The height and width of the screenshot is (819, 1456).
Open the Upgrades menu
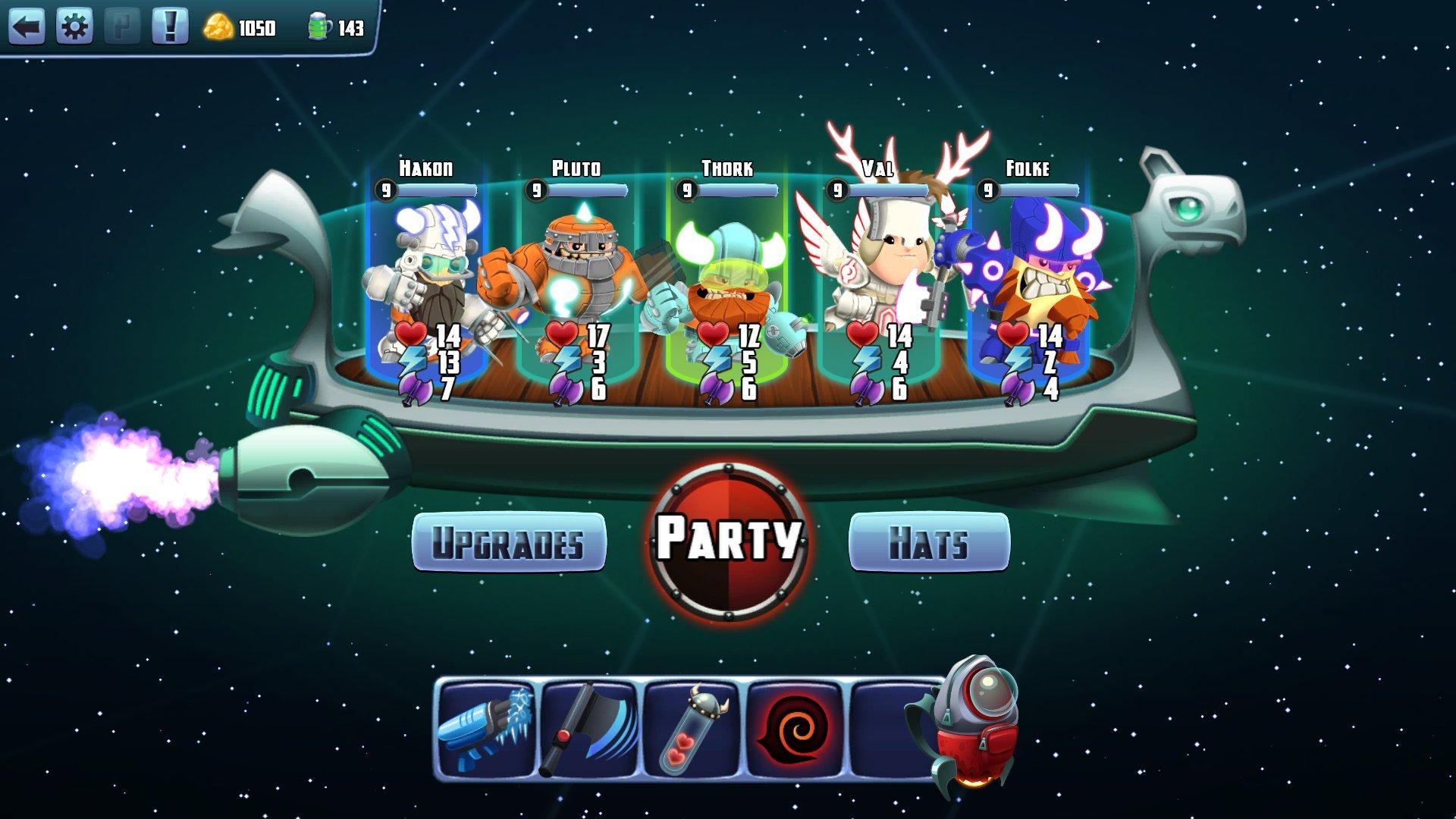pyautogui.click(x=507, y=544)
